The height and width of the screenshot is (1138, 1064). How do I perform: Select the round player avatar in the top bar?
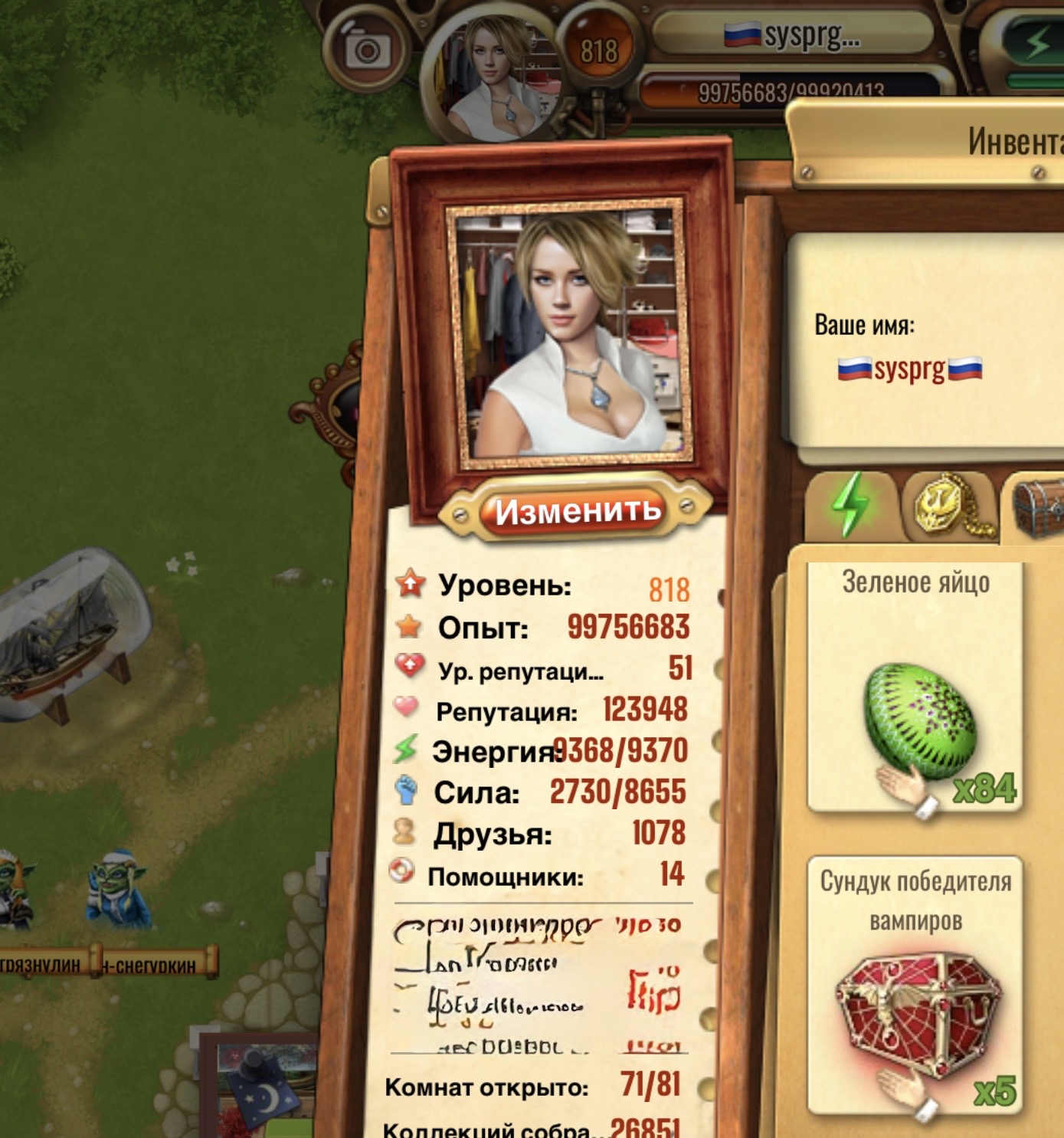click(499, 78)
